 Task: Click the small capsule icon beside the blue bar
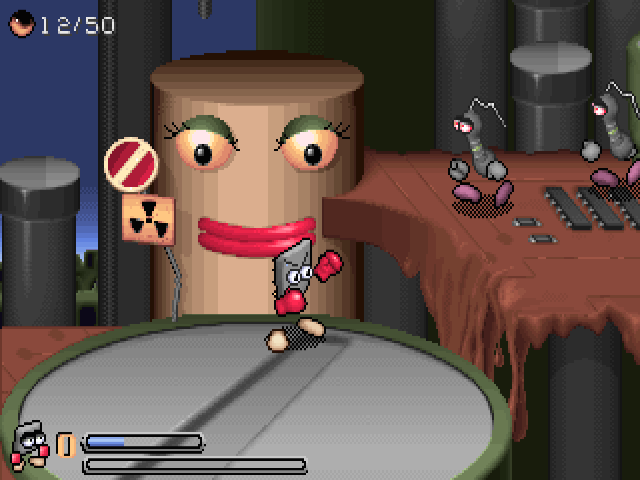pyautogui.click(x=67, y=443)
